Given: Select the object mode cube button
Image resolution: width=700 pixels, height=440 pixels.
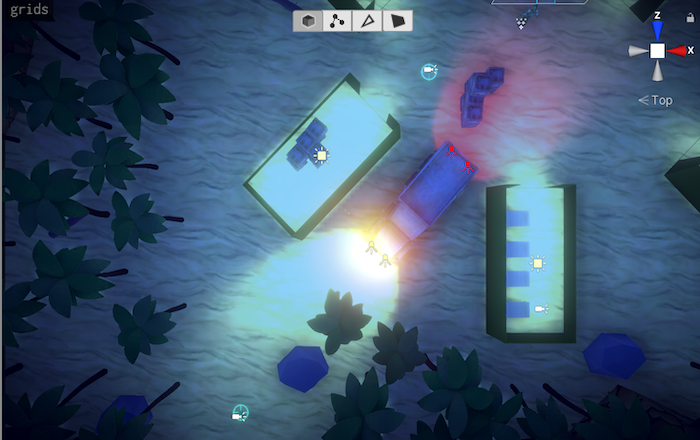Looking at the screenshot, I should (309, 21).
